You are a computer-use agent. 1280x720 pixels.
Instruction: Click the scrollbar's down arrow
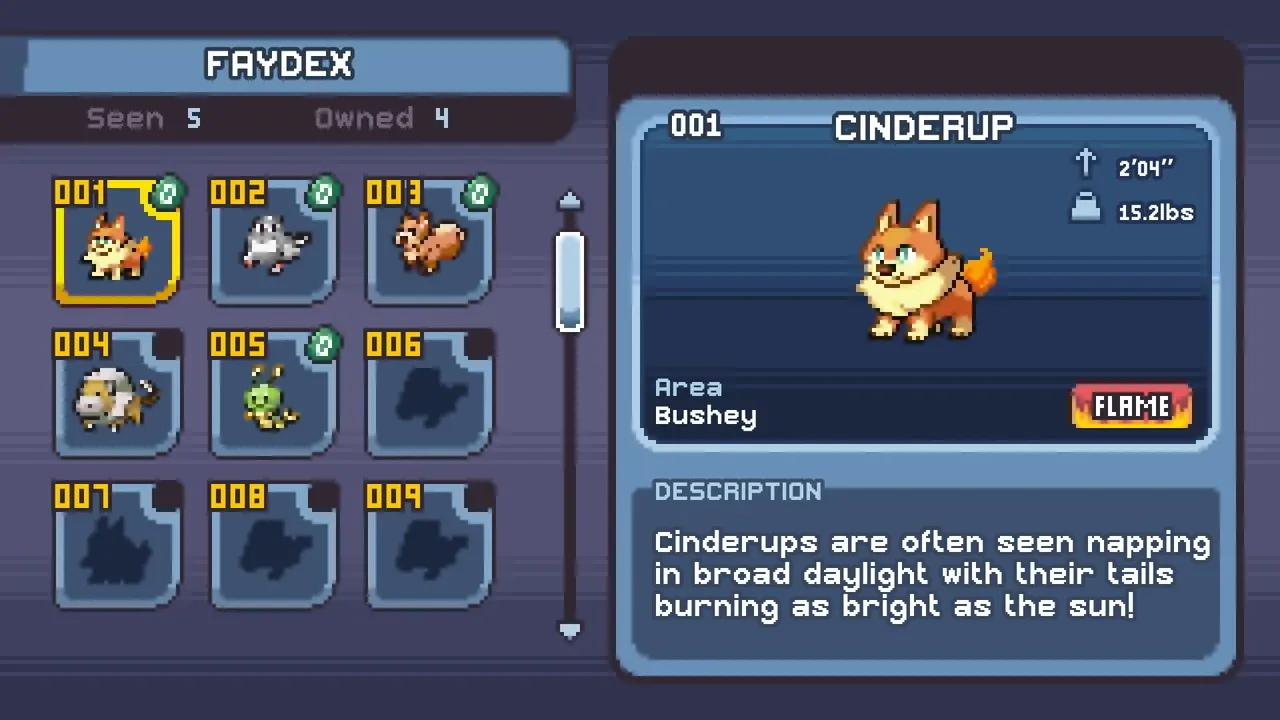[x=570, y=630]
